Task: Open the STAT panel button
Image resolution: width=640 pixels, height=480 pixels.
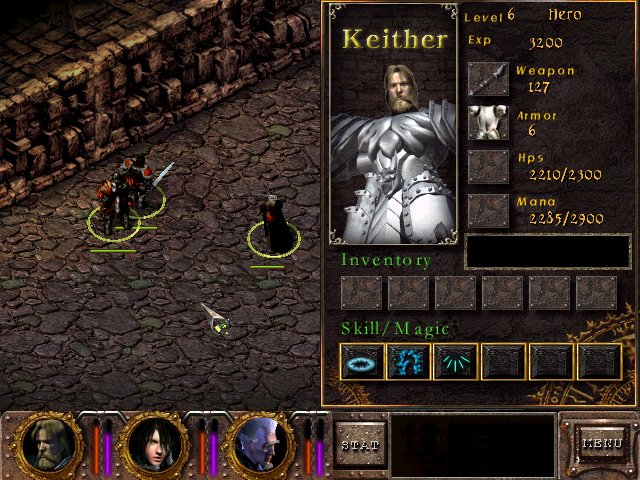Action: 359,443
